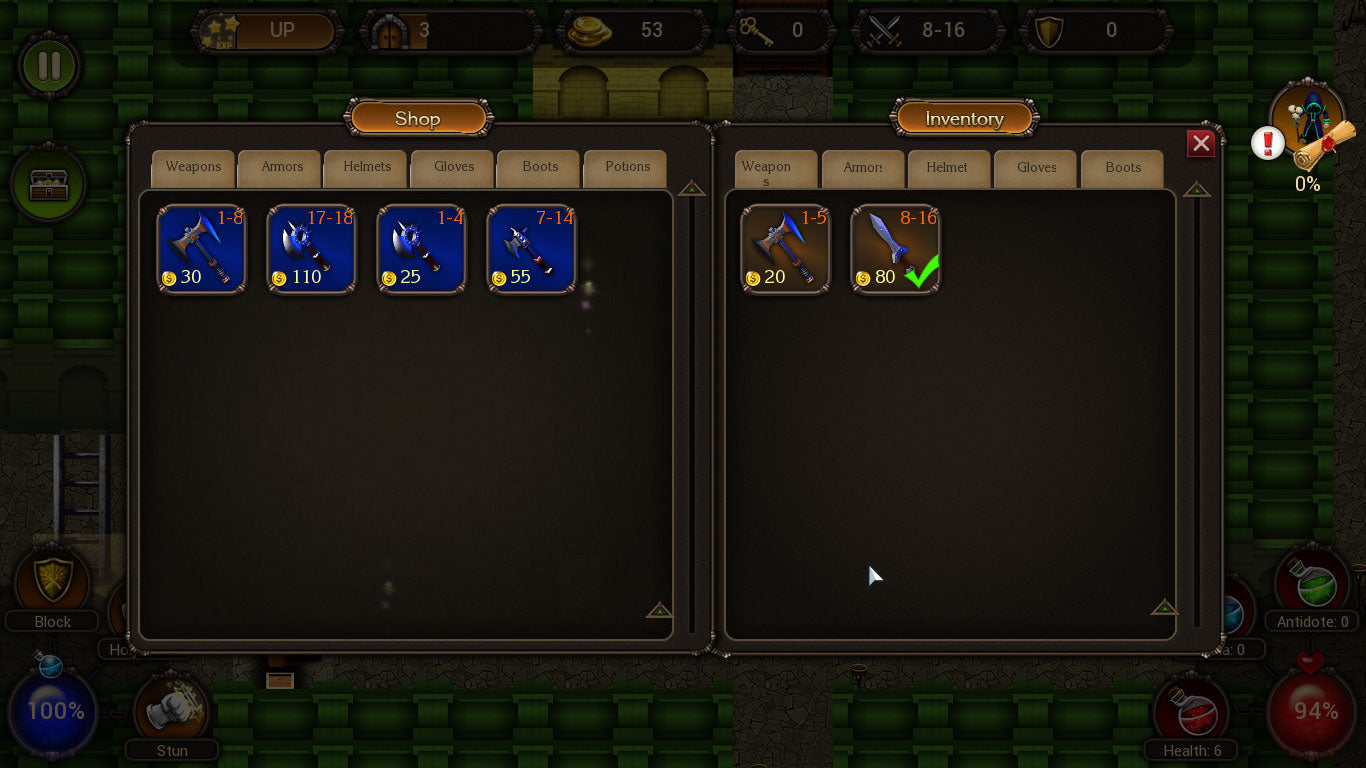Select the 17-18 damage axe costing 110
The width and height of the screenshot is (1366, 768).
tap(312, 250)
